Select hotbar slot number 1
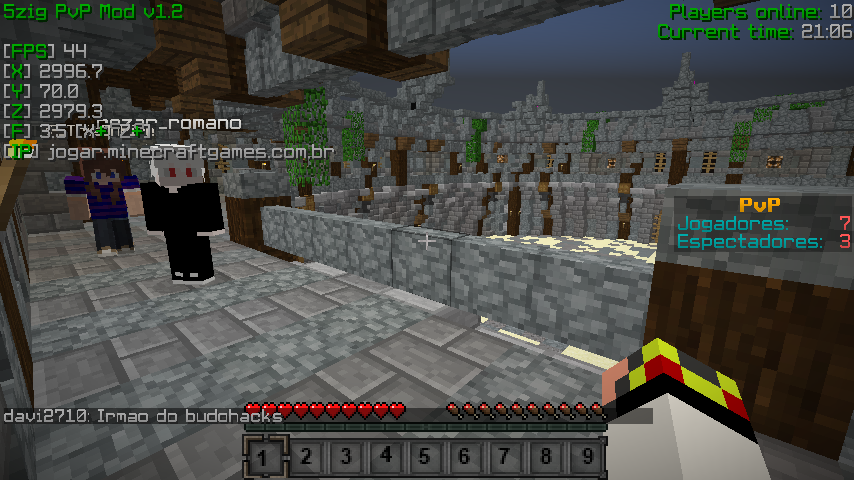 [x=264, y=458]
